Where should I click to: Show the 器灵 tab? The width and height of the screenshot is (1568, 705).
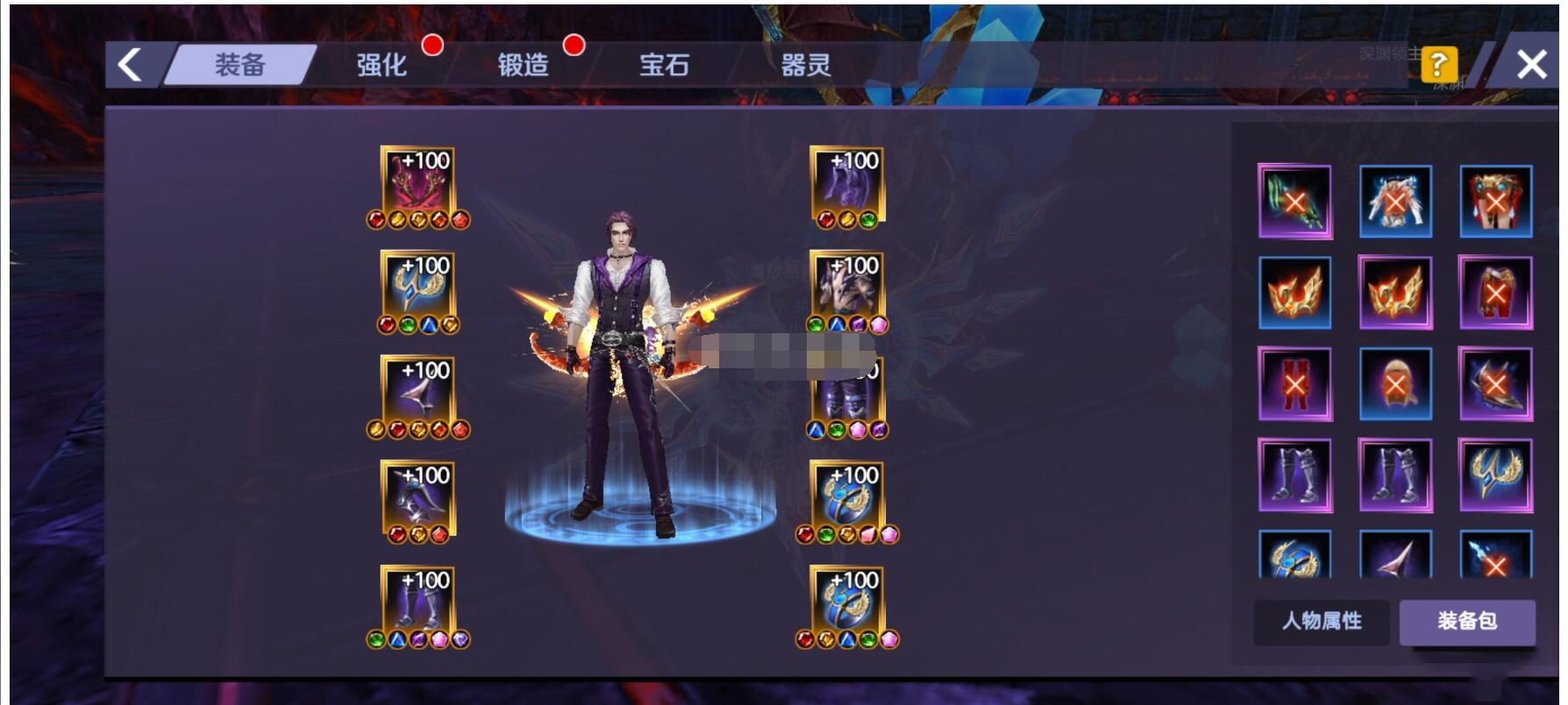[805, 65]
